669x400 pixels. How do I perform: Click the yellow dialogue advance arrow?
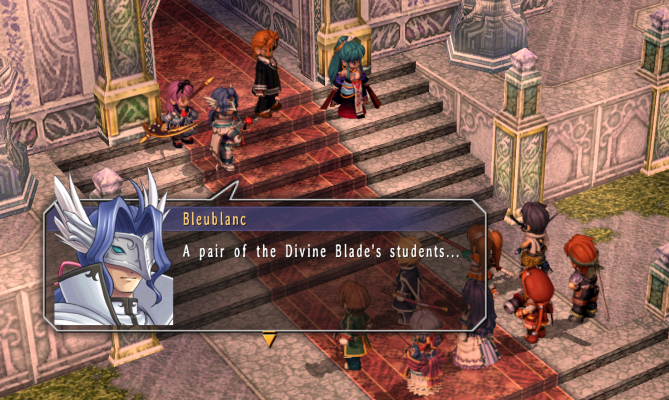(x=268, y=340)
